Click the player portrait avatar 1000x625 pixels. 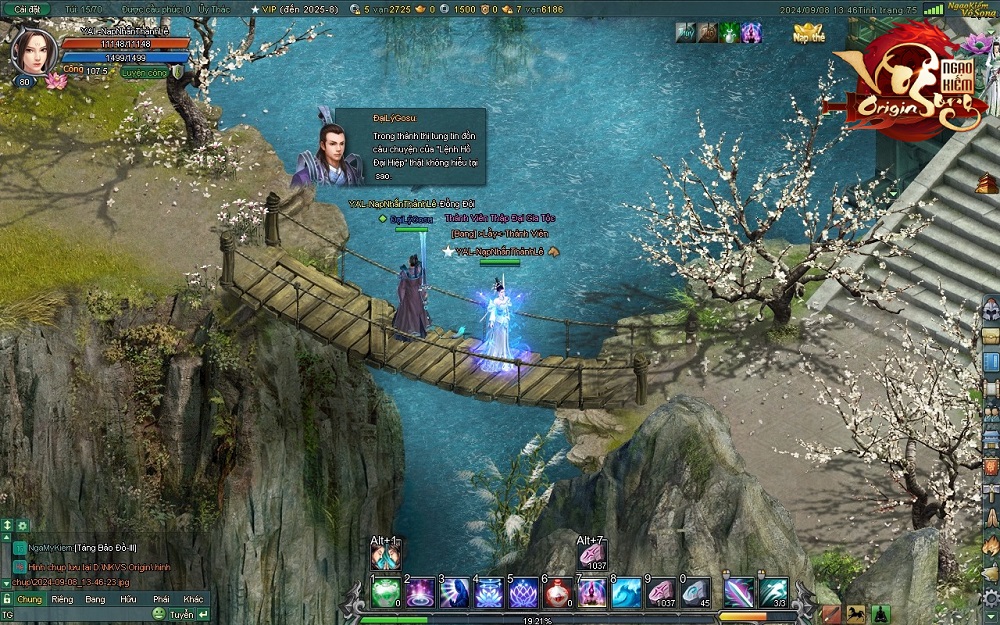[x=34, y=52]
